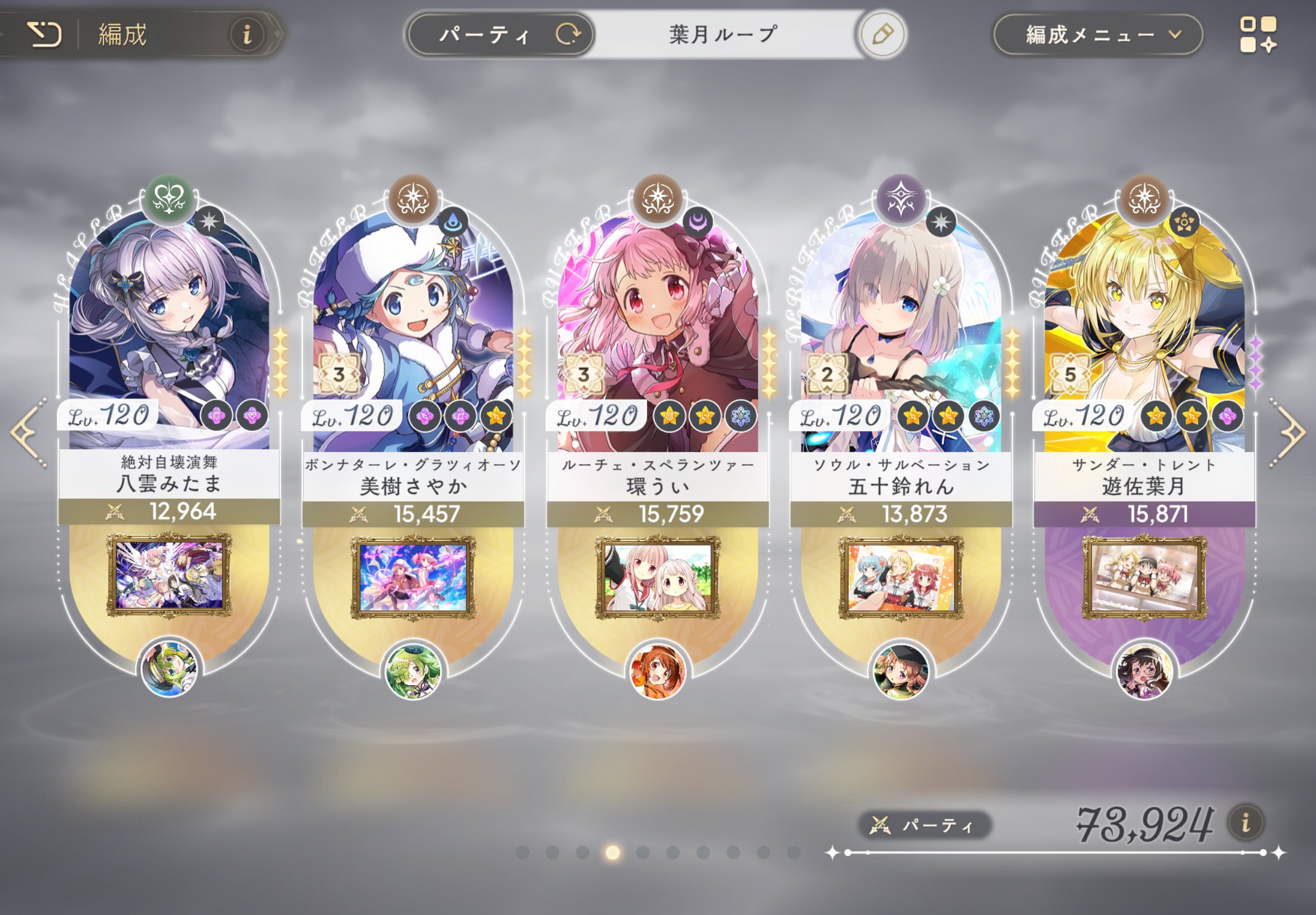Open the 編成 info button
Image resolution: width=1316 pixels, height=915 pixels.
[247, 35]
